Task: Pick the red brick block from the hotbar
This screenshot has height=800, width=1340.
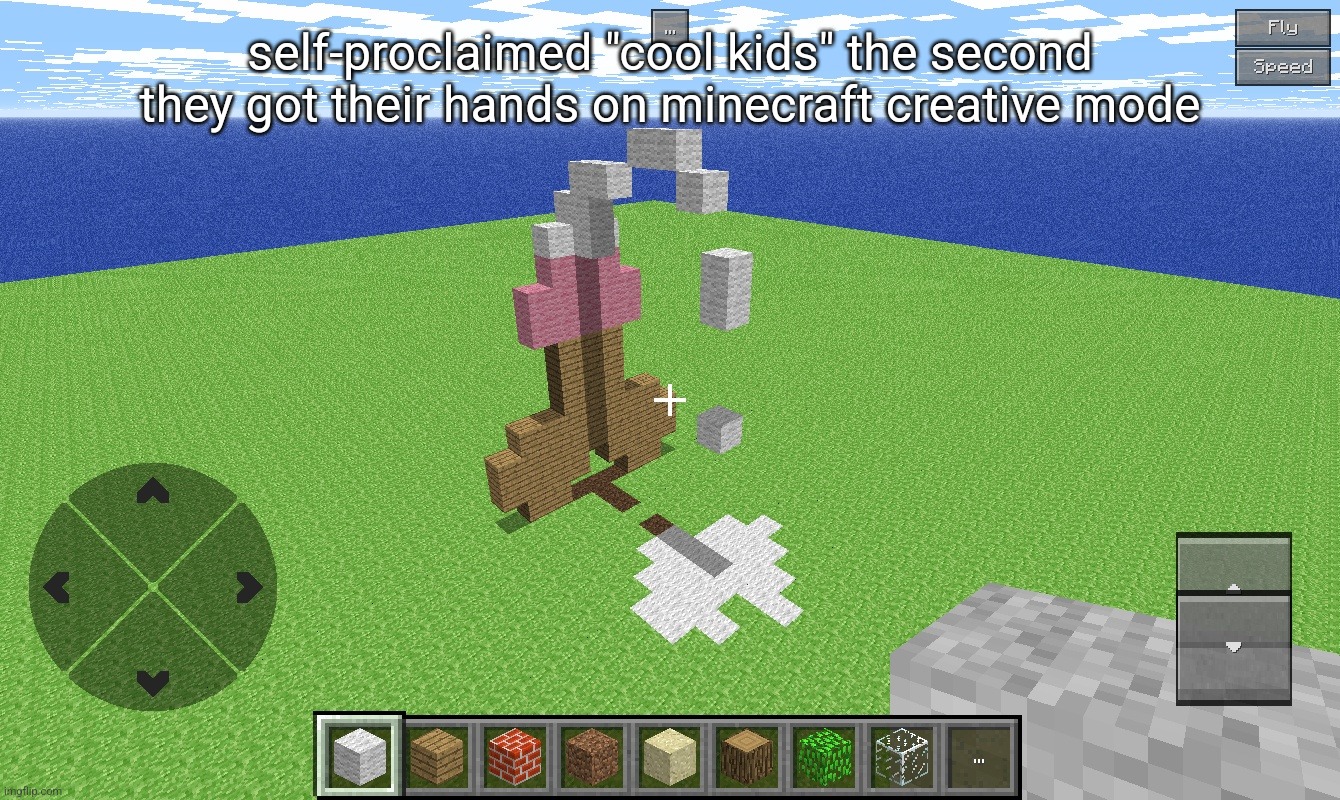Action: [513, 757]
